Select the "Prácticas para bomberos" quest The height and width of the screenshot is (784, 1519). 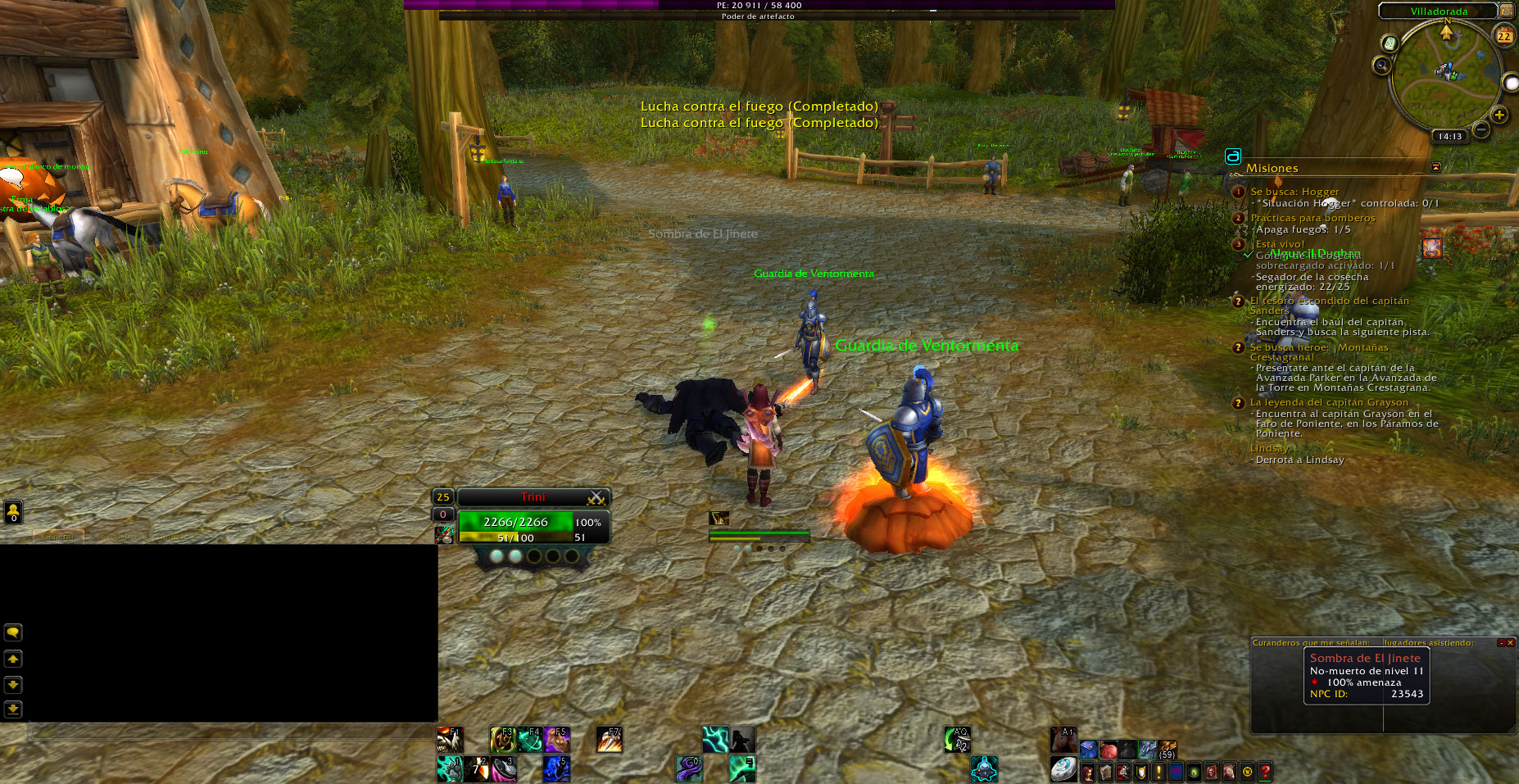pos(1313,218)
